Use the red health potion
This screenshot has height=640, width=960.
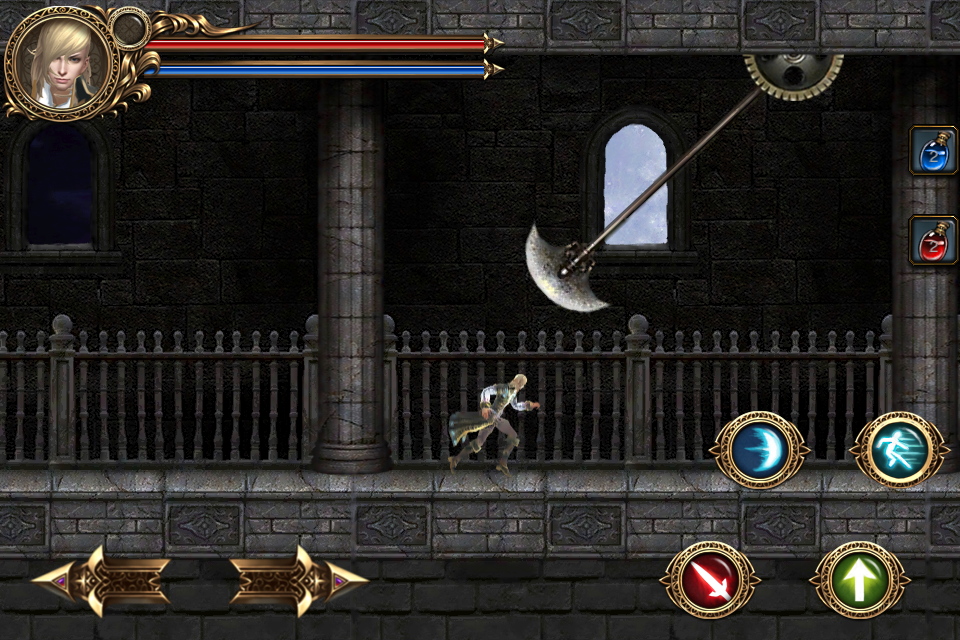point(932,240)
